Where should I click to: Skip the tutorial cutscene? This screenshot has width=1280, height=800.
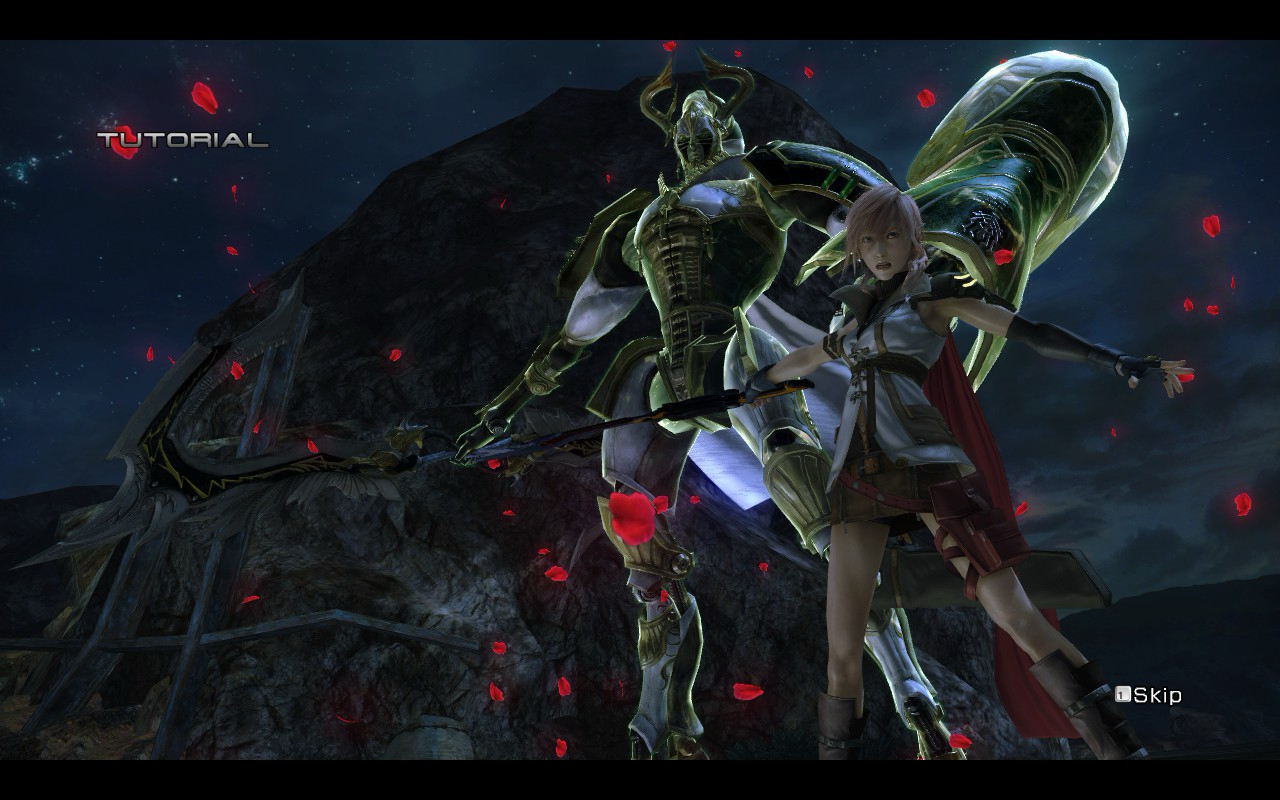(x=1150, y=695)
